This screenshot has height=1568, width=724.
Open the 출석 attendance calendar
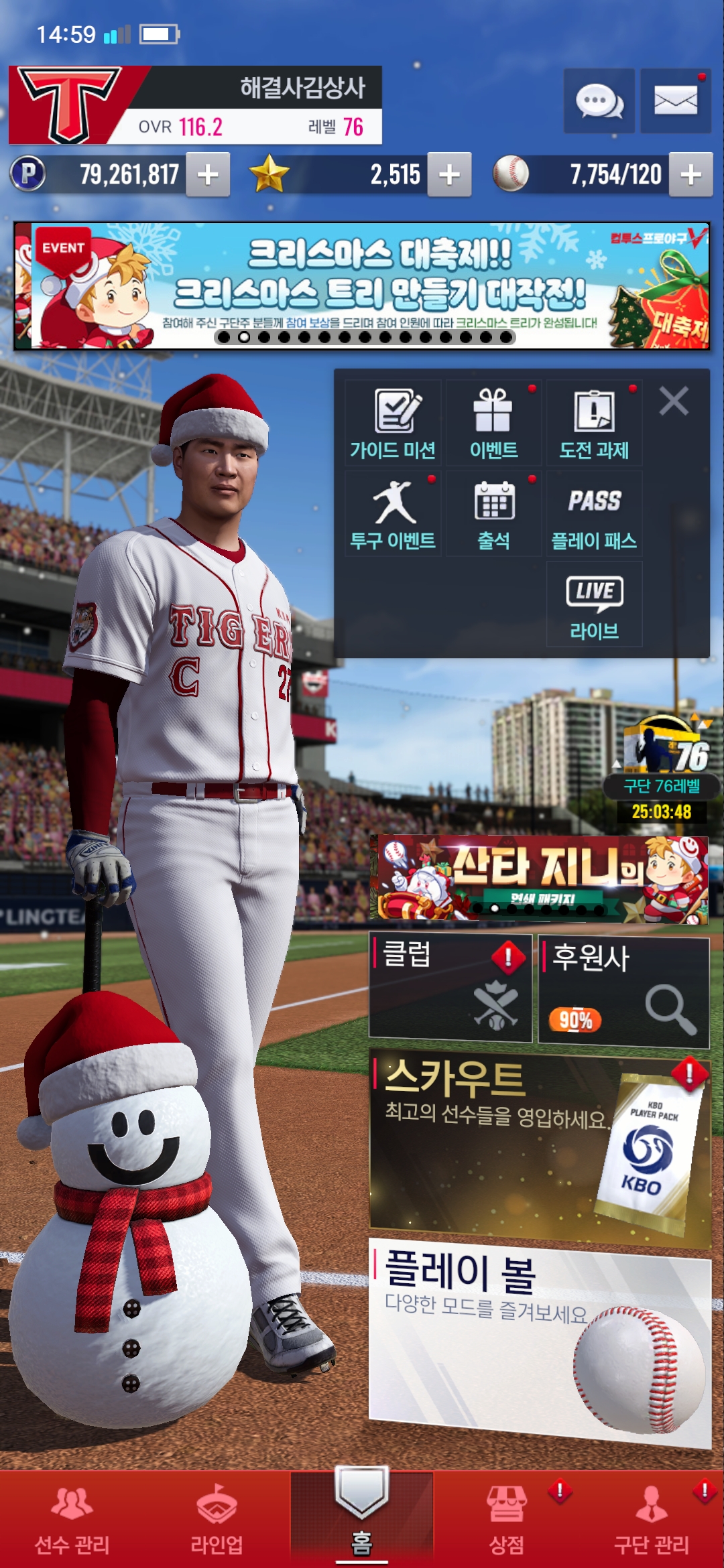click(493, 514)
